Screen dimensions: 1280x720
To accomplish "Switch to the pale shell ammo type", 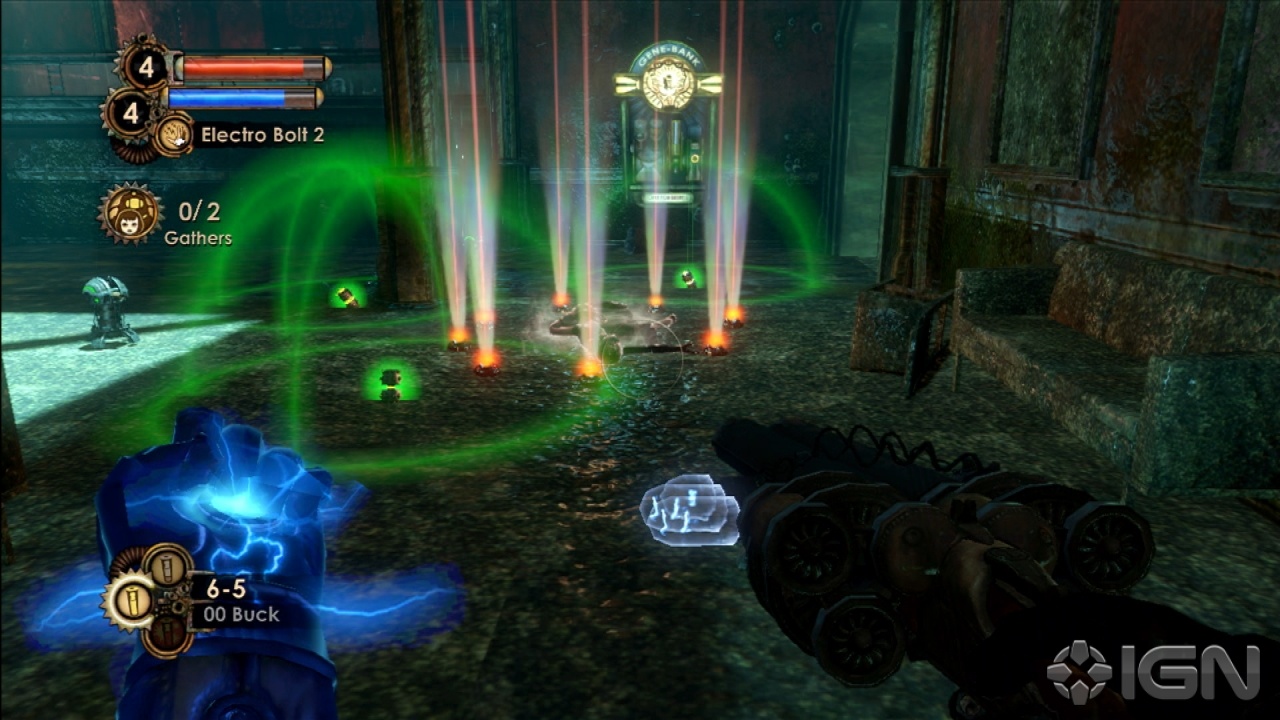I will click(165, 567).
